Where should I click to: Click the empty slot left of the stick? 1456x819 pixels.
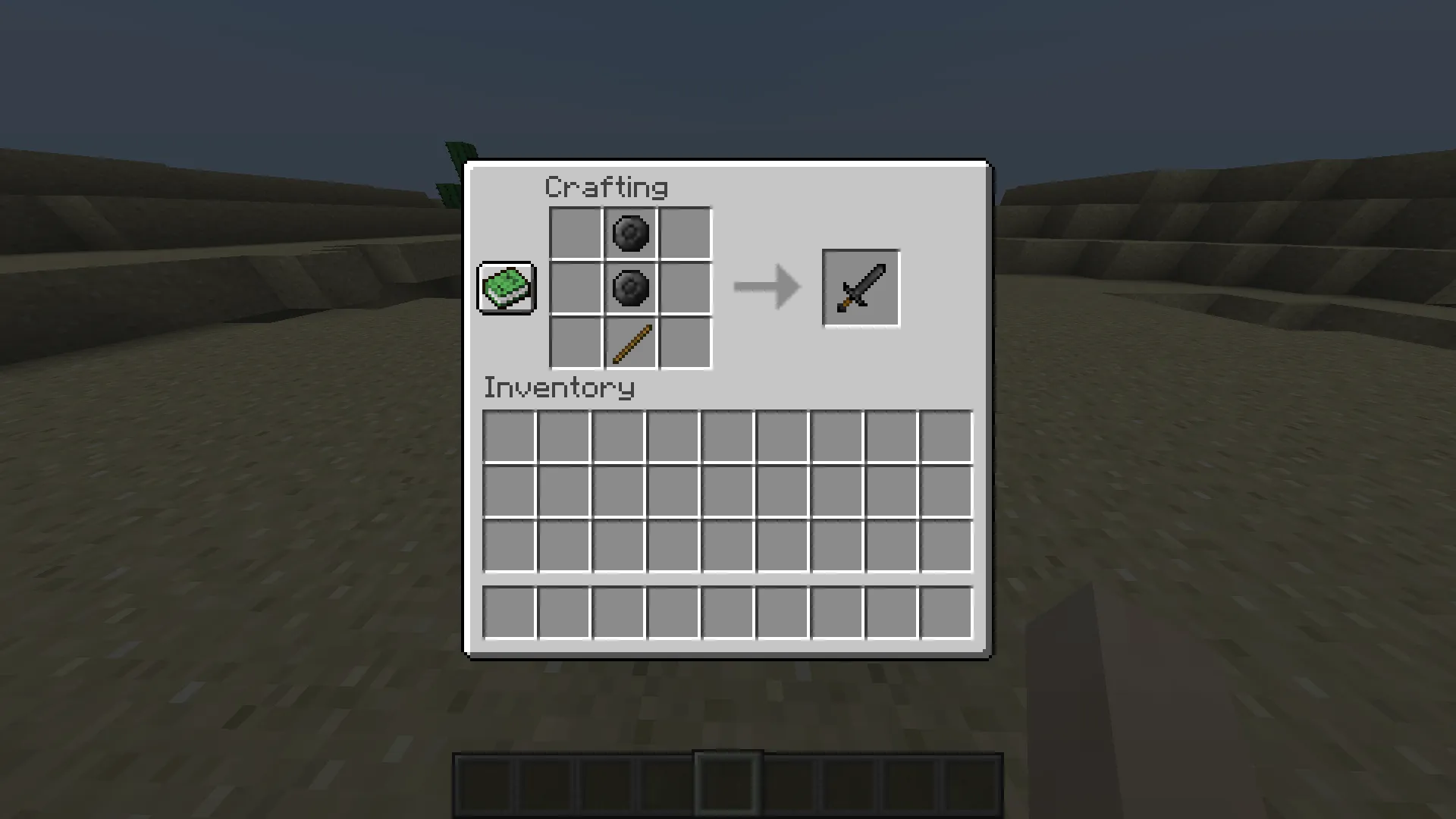pos(574,344)
